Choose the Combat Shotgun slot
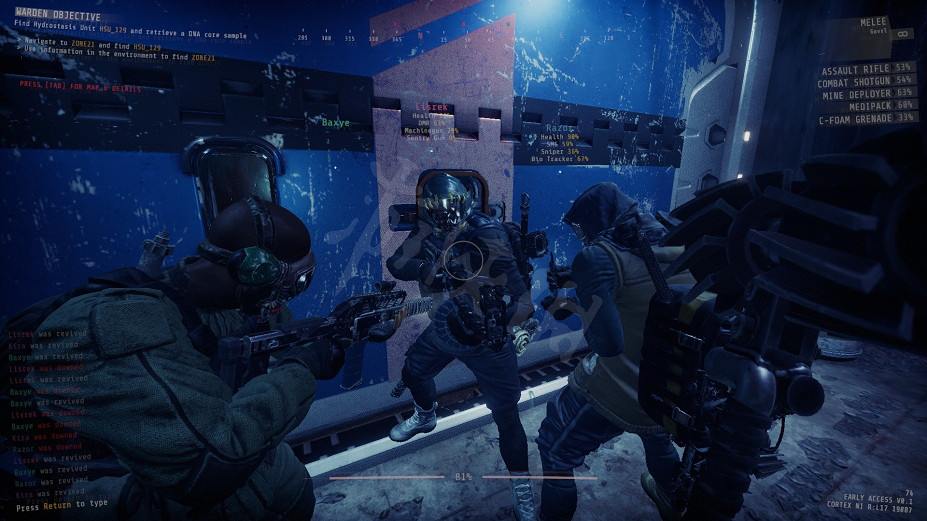Screen dimensions: 927x521 pos(867,82)
